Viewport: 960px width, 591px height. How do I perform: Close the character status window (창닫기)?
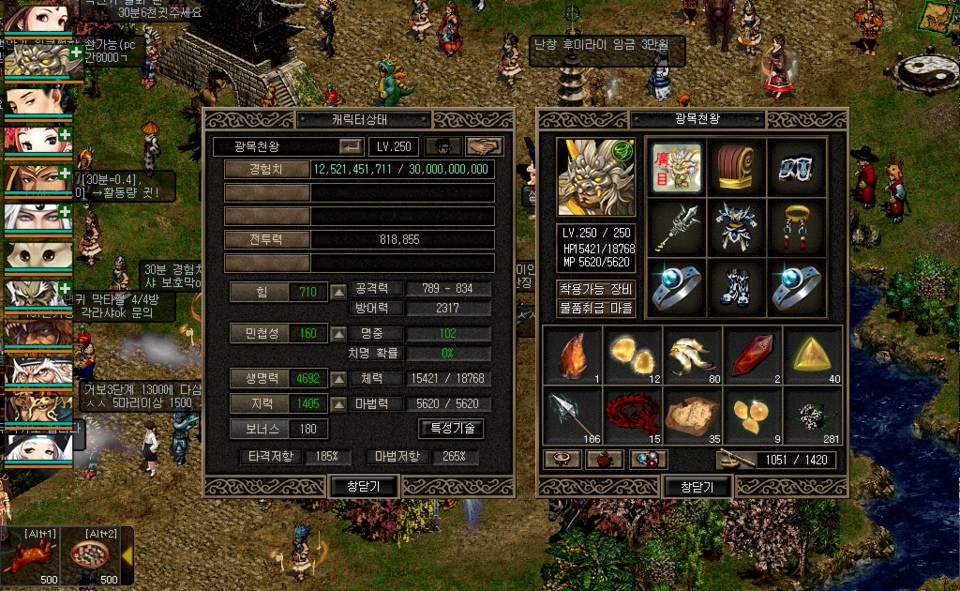tap(364, 486)
